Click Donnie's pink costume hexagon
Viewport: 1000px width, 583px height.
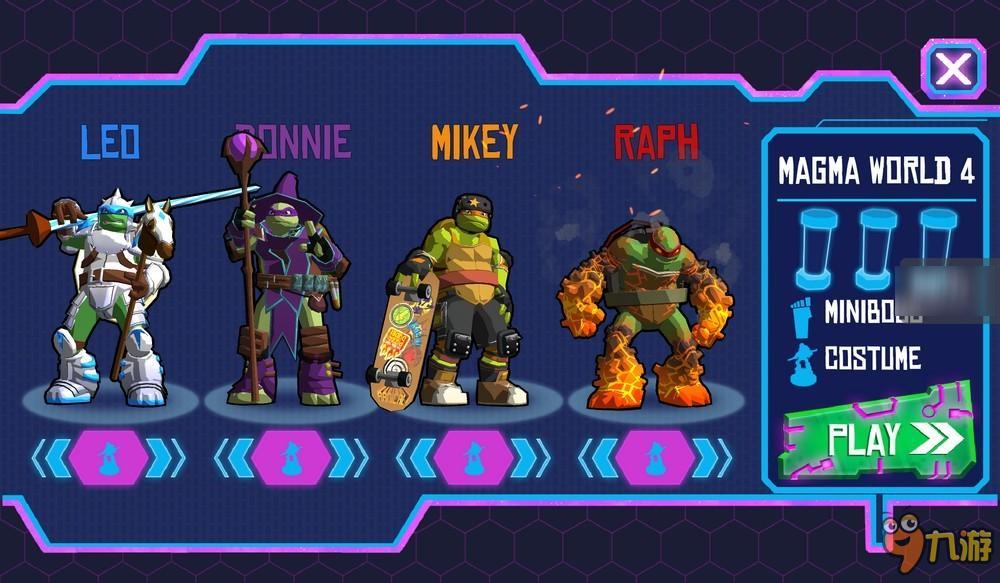tap(290, 458)
